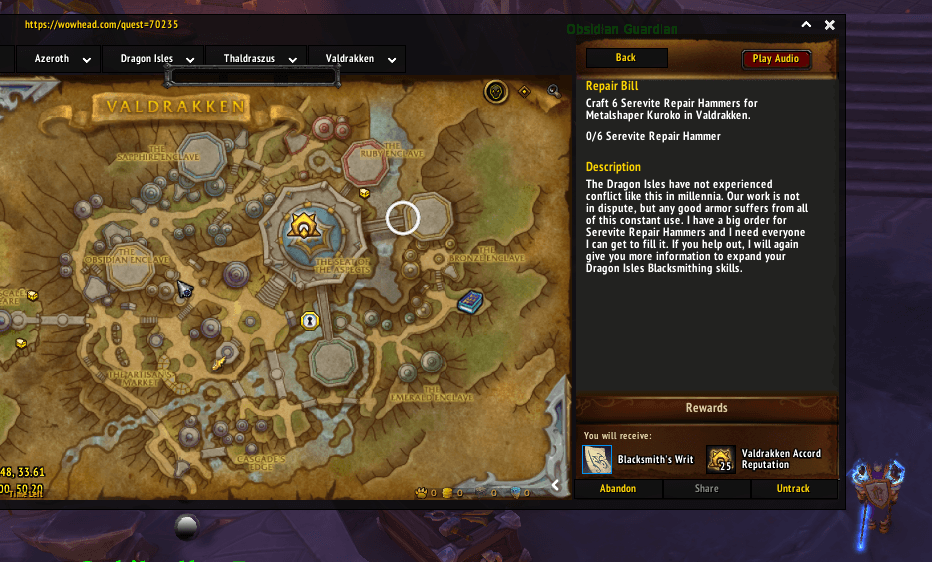Collapse the quest panel with the side arrow
Image resolution: width=932 pixels, height=562 pixels.
click(555, 486)
